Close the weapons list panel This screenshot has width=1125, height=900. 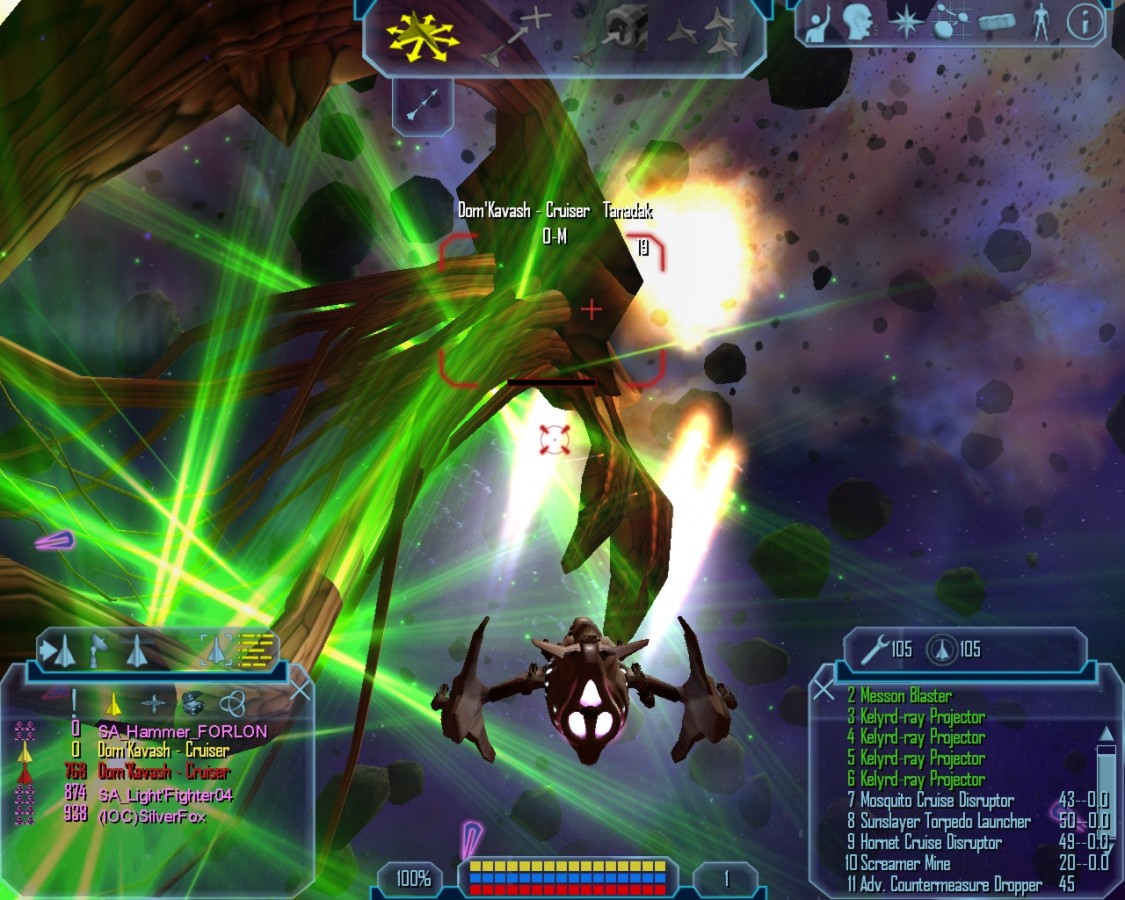coord(823,689)
